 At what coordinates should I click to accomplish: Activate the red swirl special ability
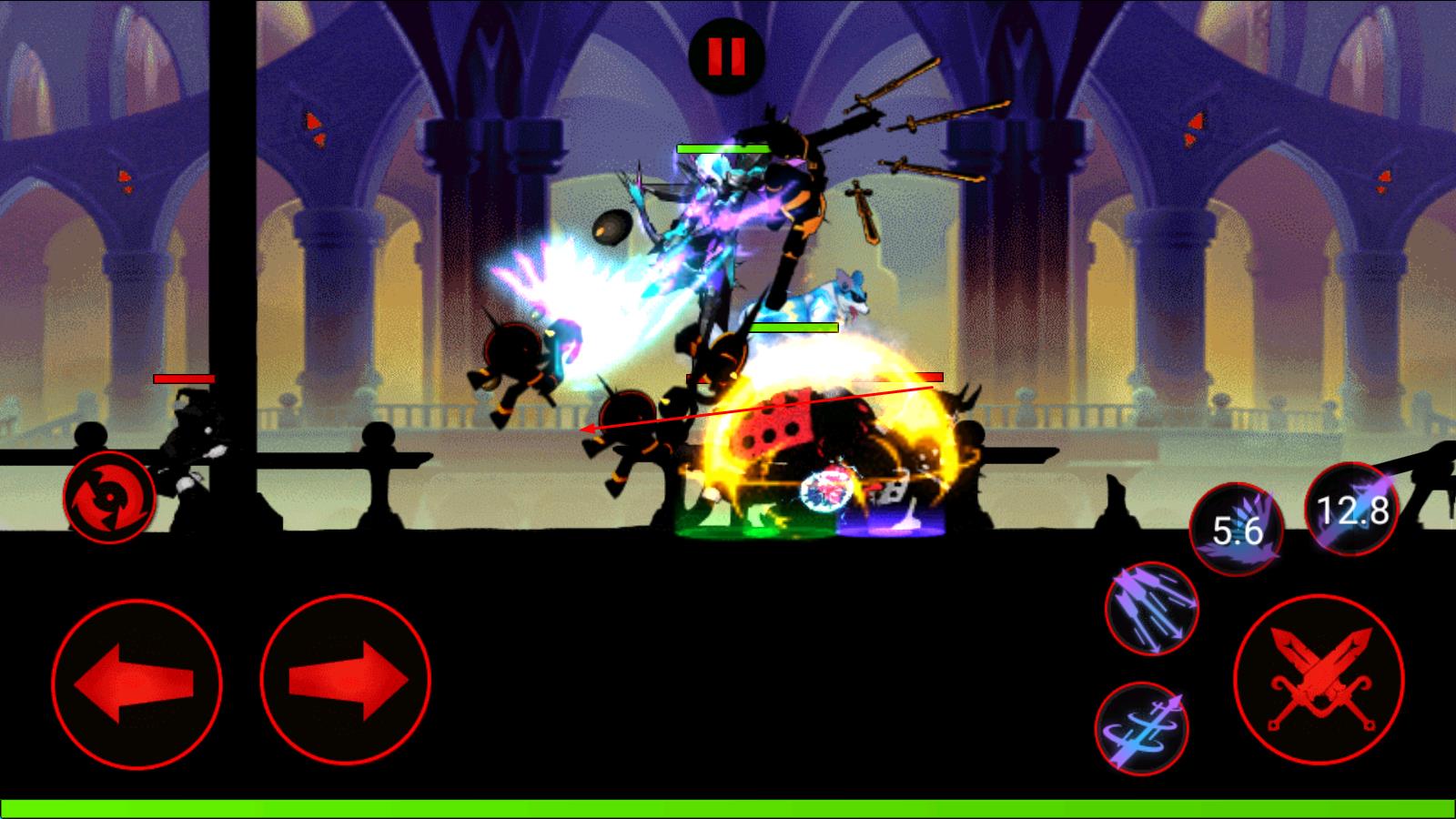(109, 498)
